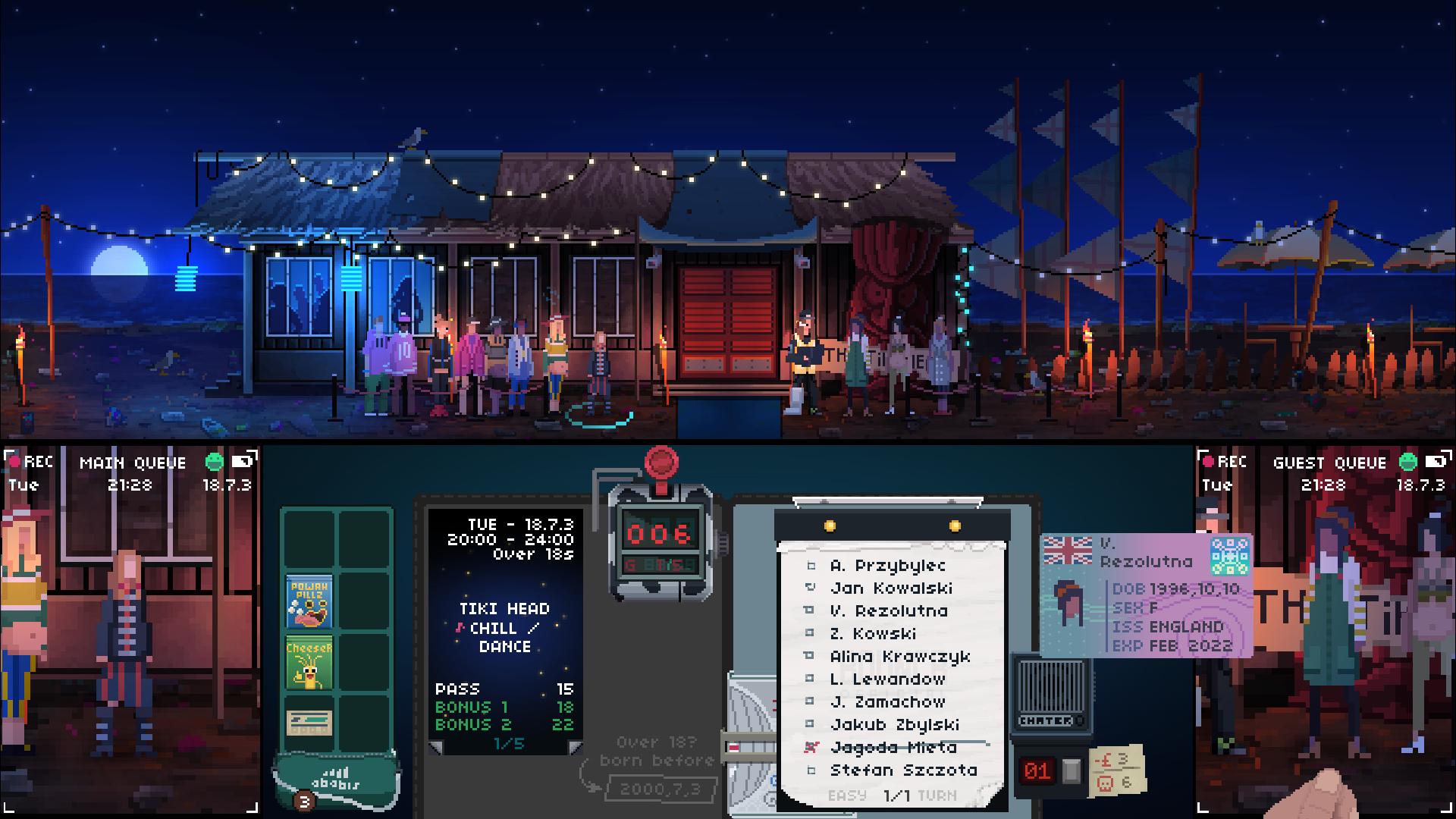Turn the guest list page
The height and width of the screenshot is (819, 1456).
937,795
